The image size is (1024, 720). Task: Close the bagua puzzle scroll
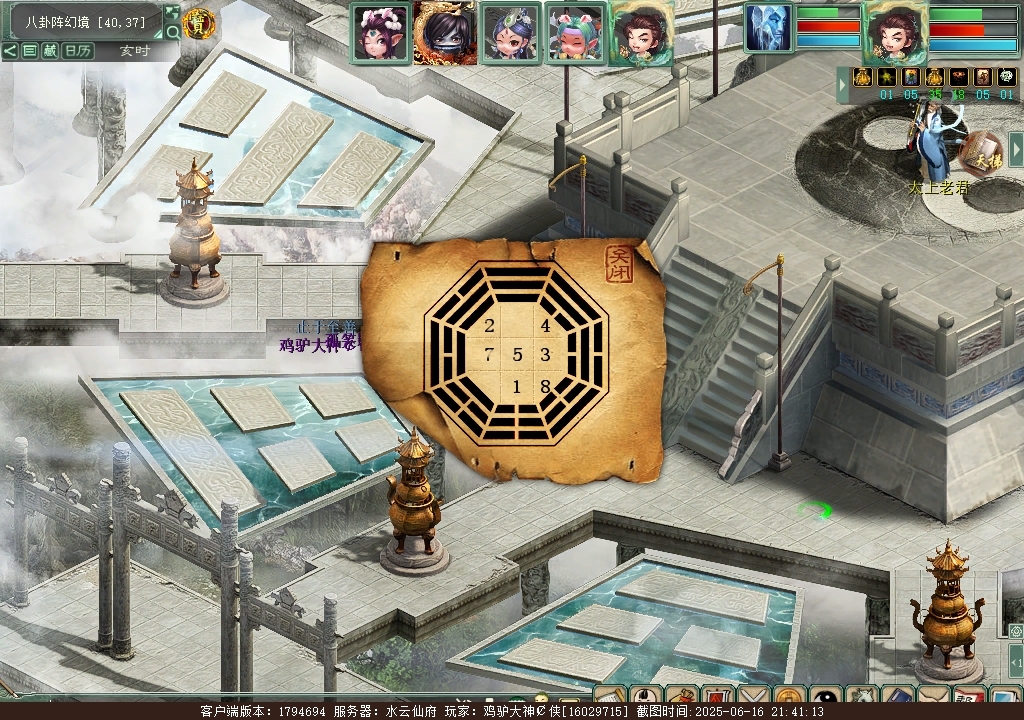tap(620, 263)
